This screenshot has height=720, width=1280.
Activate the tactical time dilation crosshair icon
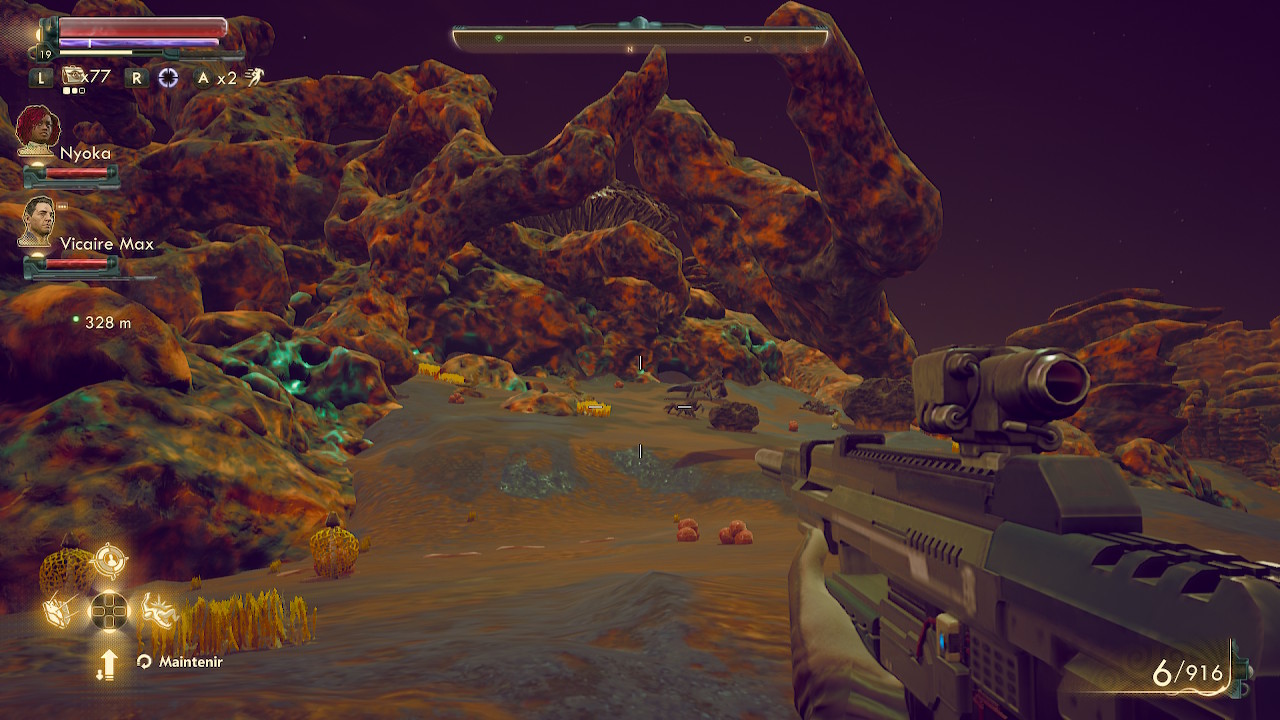point(168,77)
